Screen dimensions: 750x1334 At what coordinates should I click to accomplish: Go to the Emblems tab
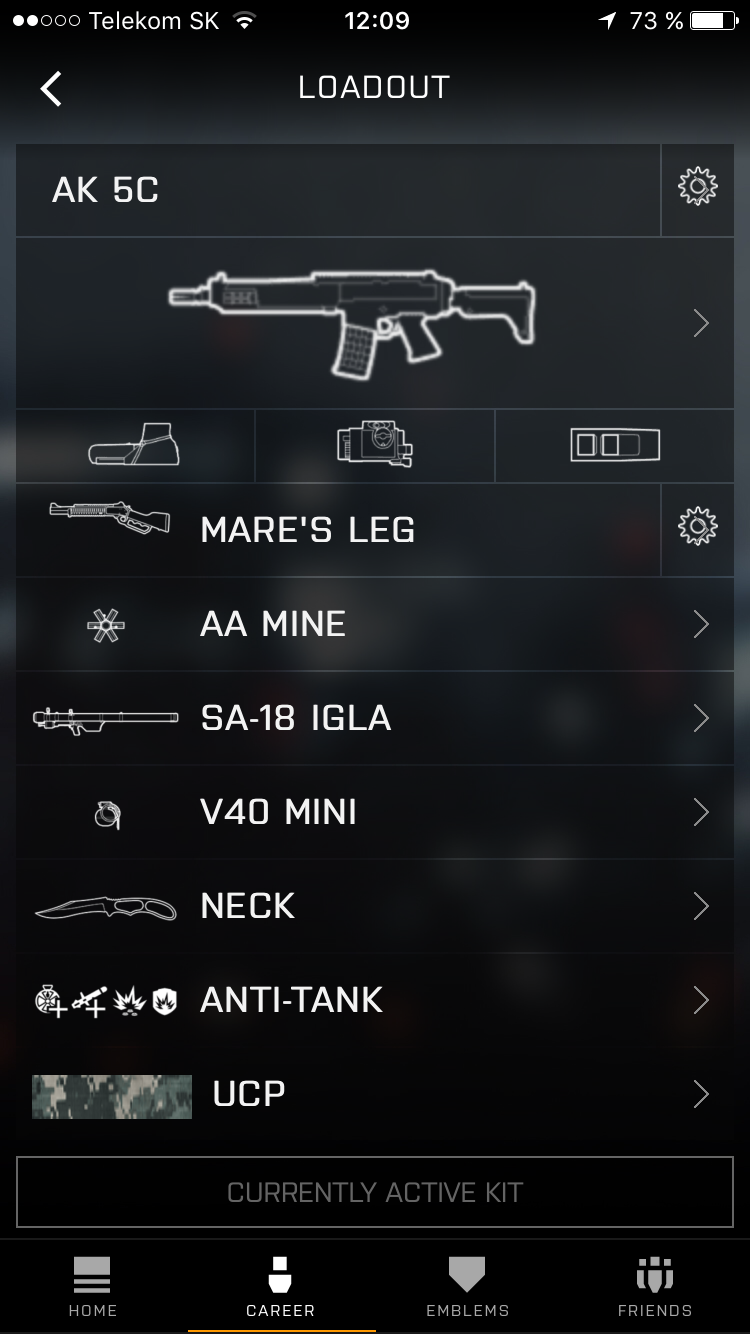pyautogui.click(x=467, y=1288)
